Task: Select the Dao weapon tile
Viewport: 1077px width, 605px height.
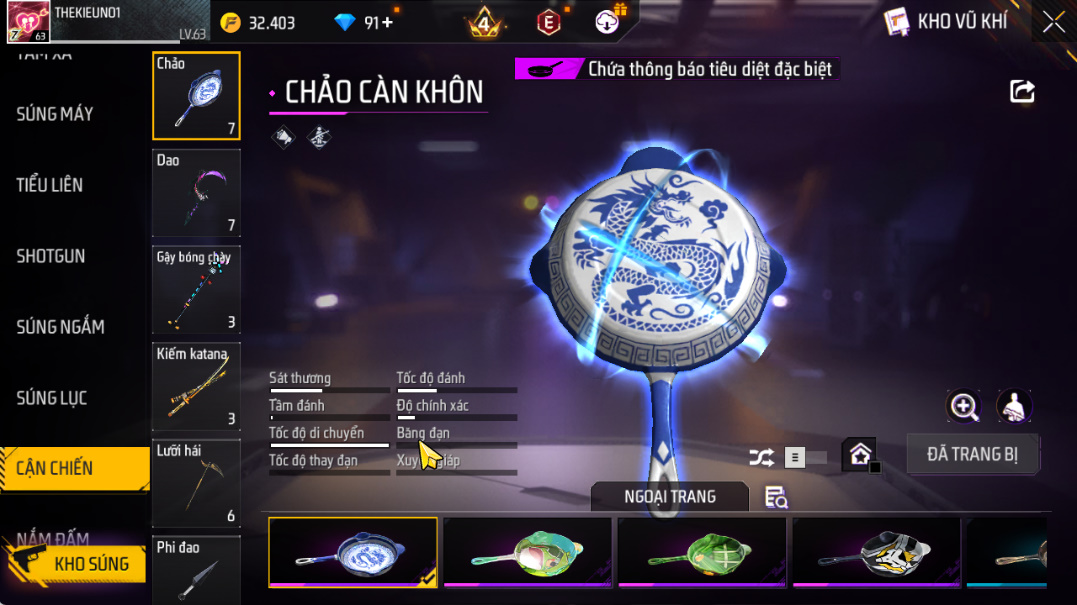Action: [x=196, y=193]
